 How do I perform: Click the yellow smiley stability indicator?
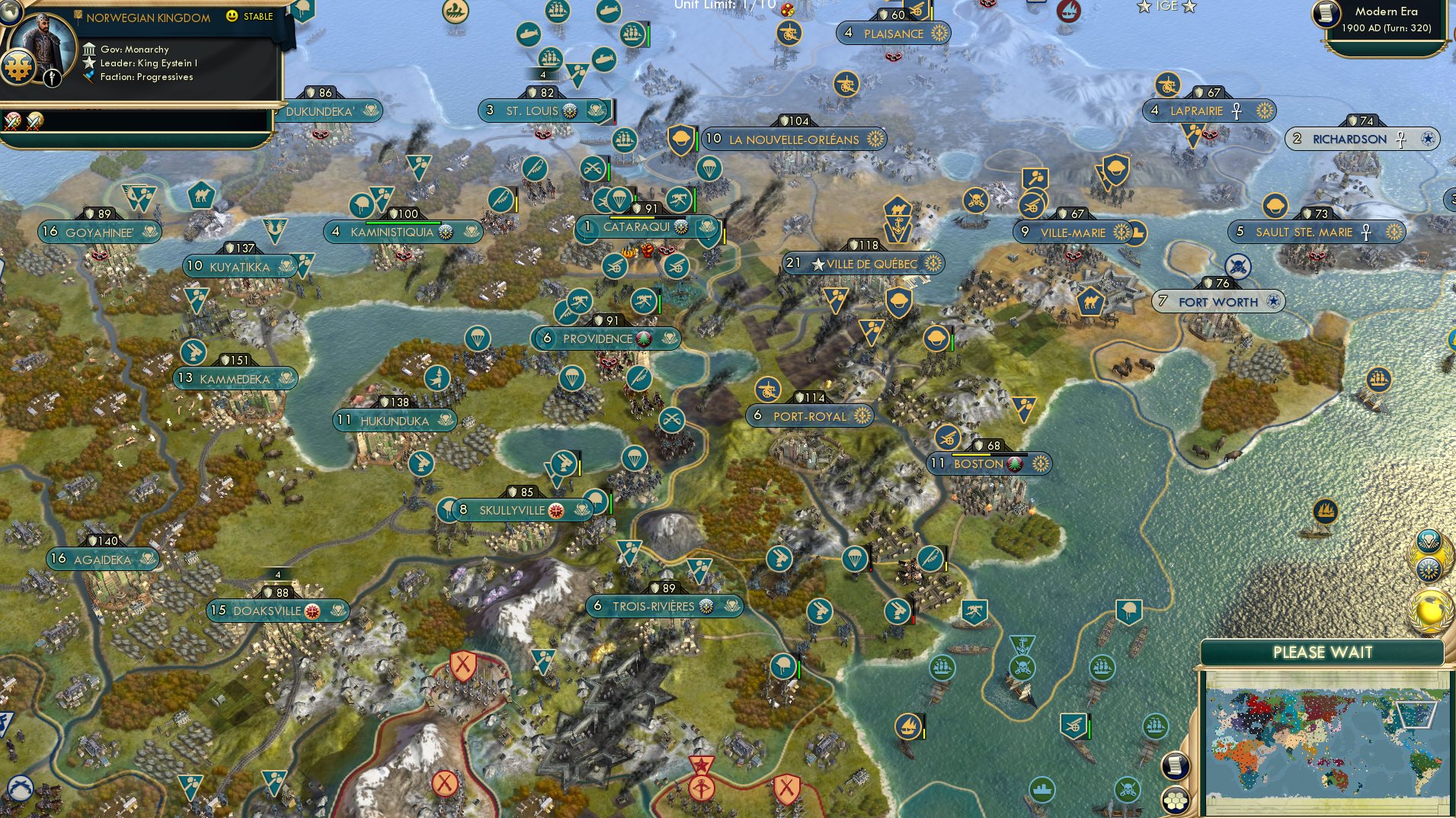click(232, 16)
